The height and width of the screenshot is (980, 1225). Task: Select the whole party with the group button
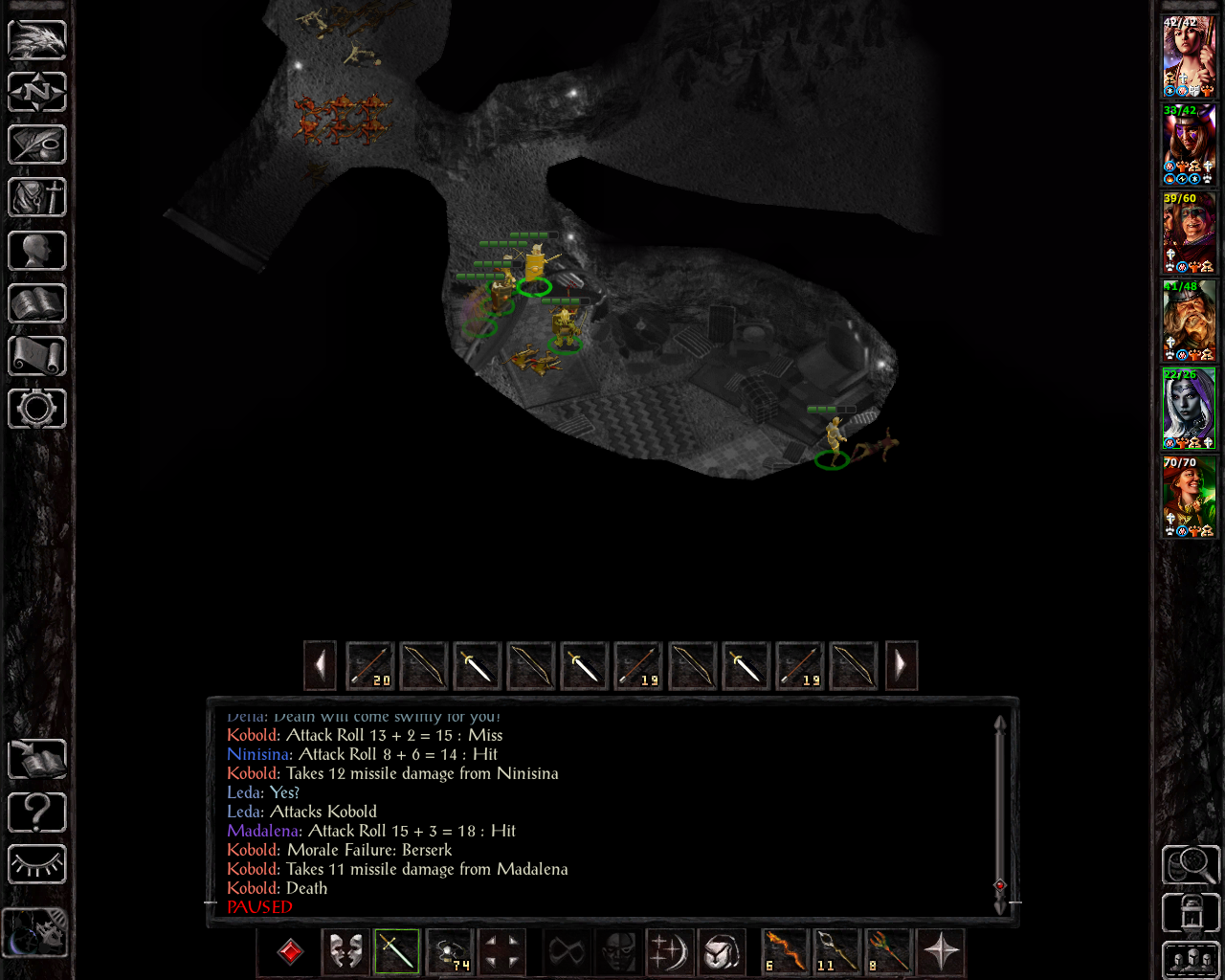tap(1190, 960)
